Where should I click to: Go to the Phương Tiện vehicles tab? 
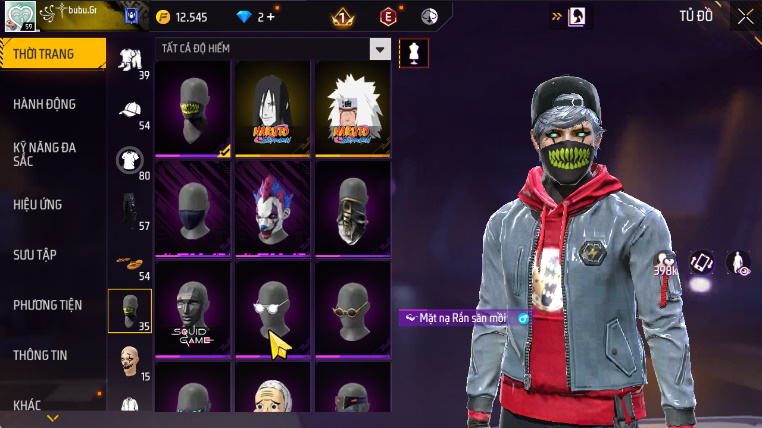(x=48, y=305)
